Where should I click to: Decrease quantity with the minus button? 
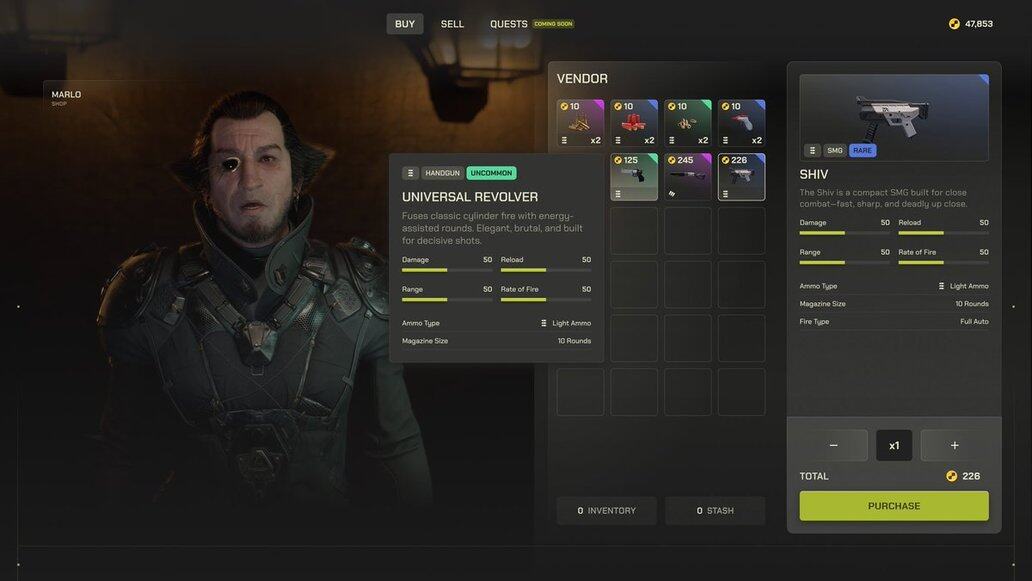(834, 445)
